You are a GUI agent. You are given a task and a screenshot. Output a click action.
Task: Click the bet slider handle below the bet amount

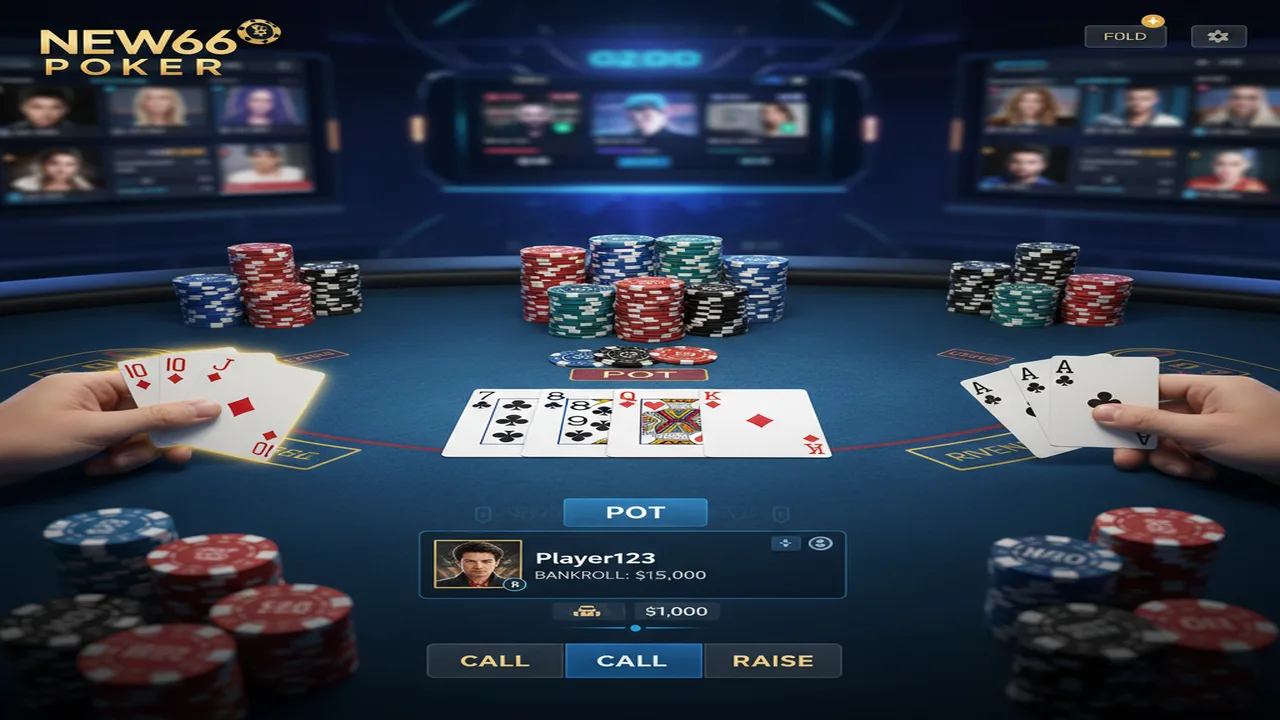tap(636, 628)
